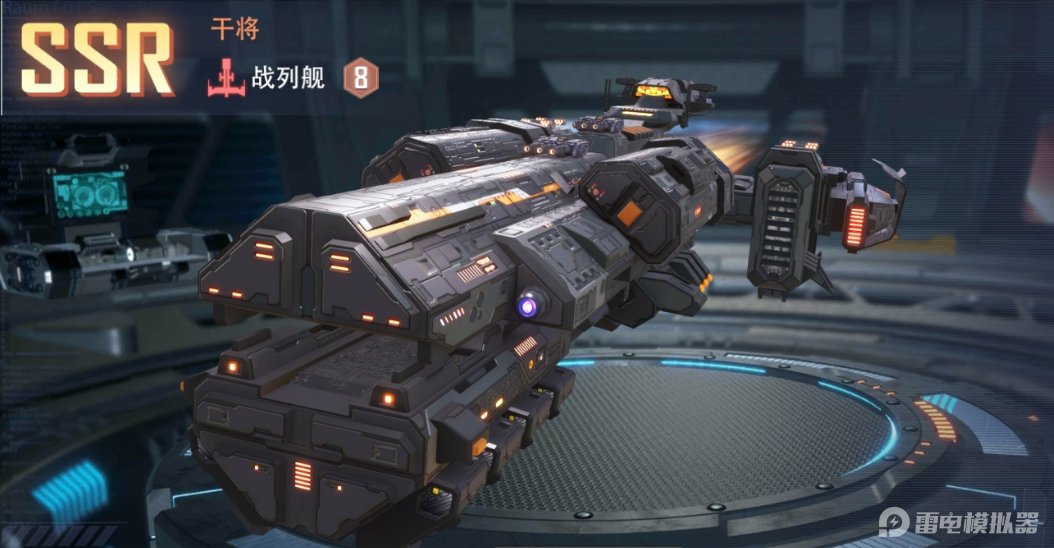Click the SSR rarity label
The width and height of the screenshot is (1054, 548).
pyautogui.click(x=97, y=58)
